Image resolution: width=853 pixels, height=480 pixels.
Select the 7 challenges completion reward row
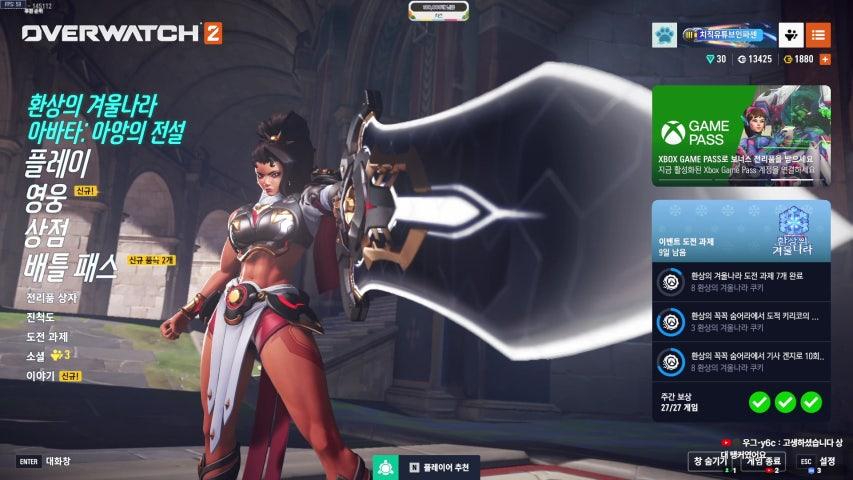741,282
